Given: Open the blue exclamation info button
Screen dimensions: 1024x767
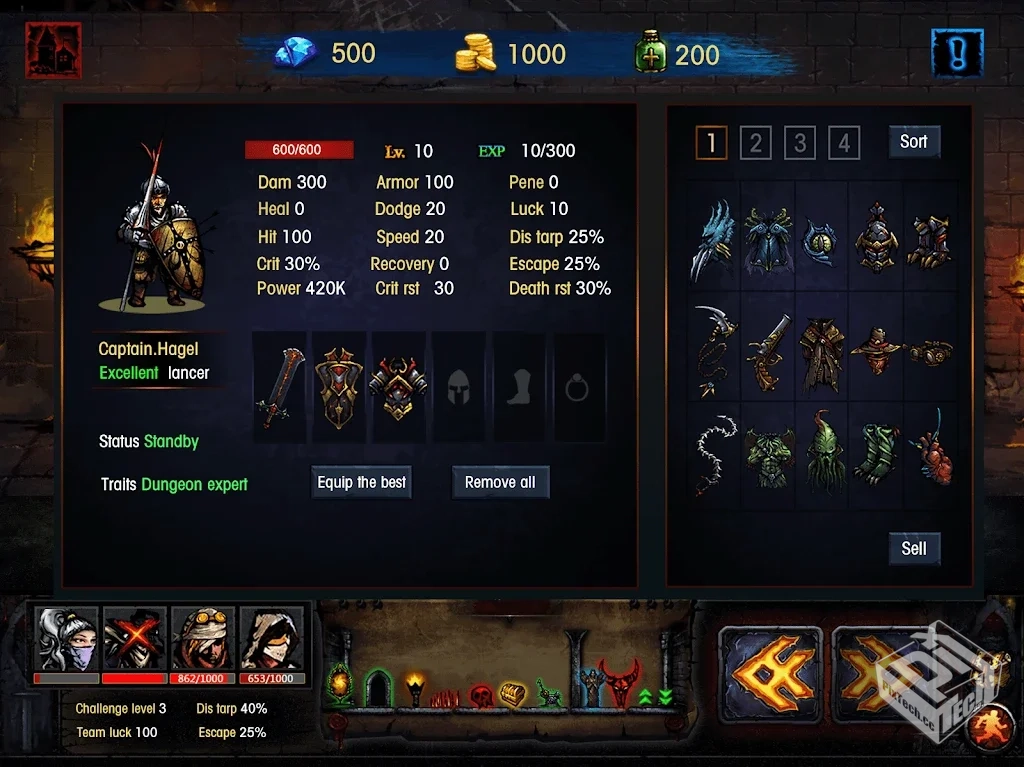Looking at the screenshot, I should click(x=957, y=53).
